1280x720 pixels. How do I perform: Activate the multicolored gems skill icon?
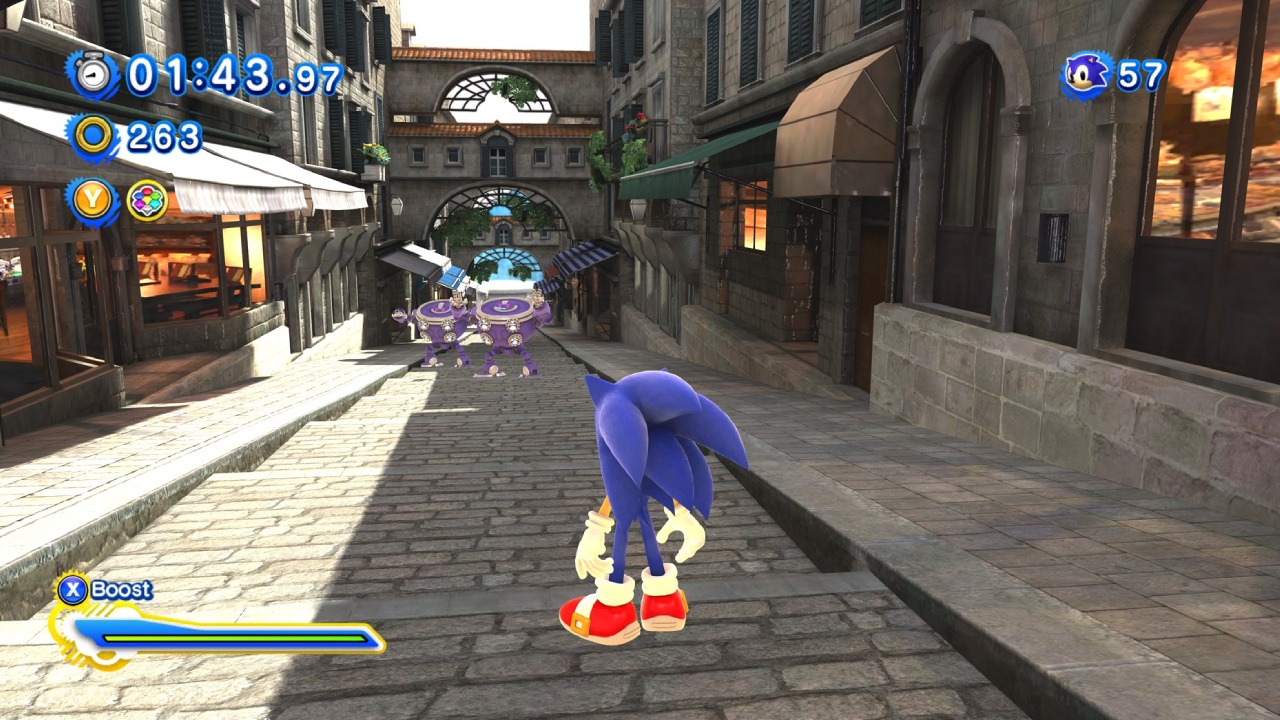tap(147, 200)
